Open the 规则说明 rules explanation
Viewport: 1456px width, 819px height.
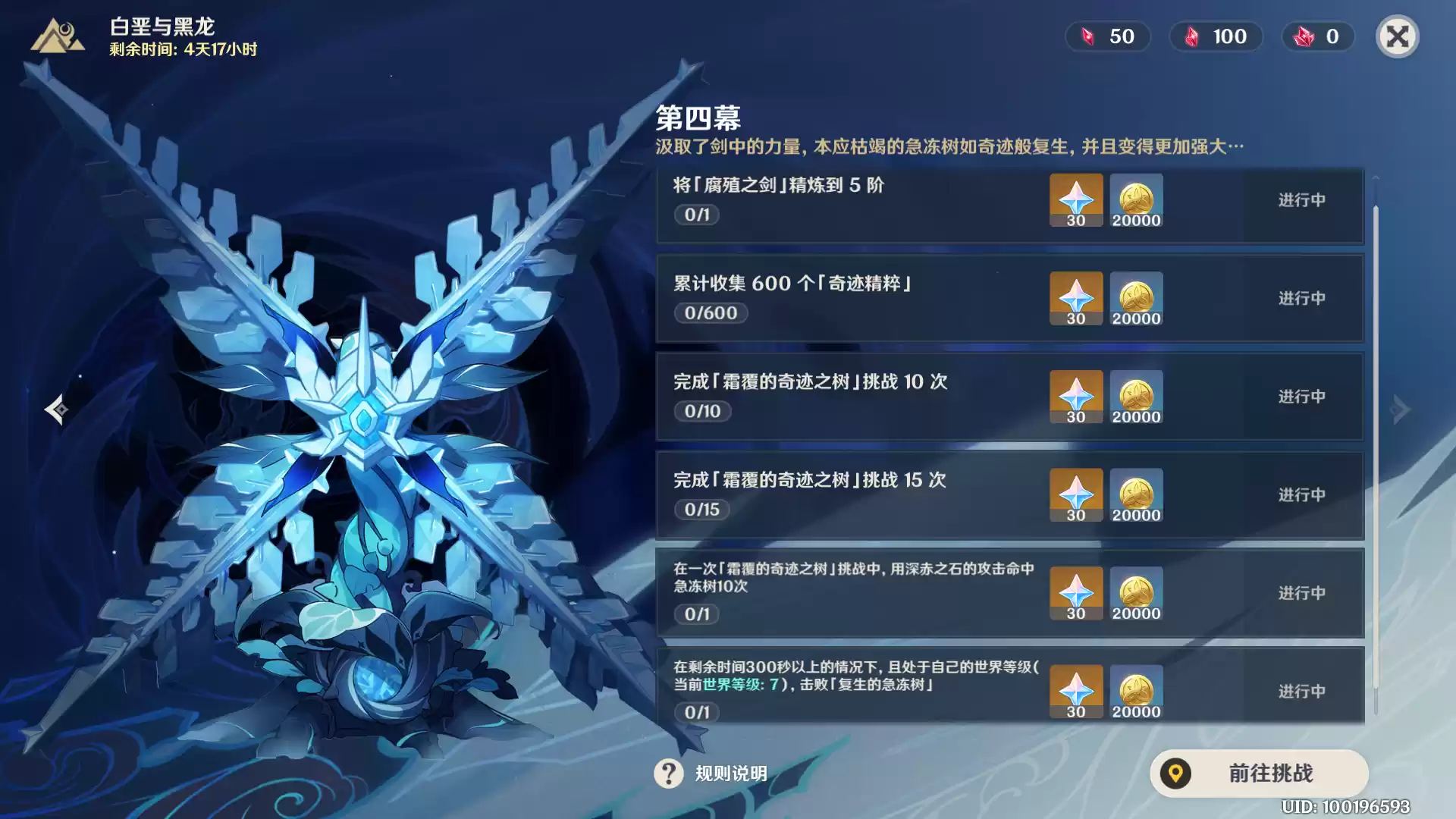click(x=711, y=773)
